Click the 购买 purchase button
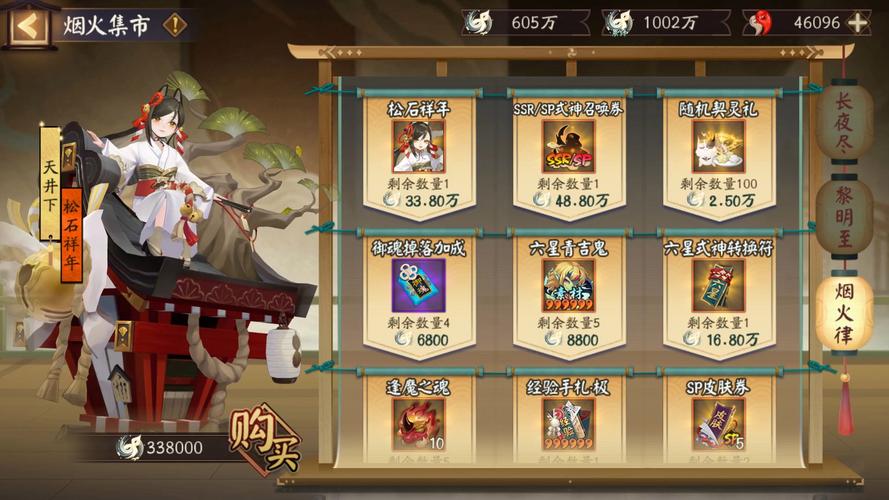The width and height of the screenshot is (889, 500). 264,440
